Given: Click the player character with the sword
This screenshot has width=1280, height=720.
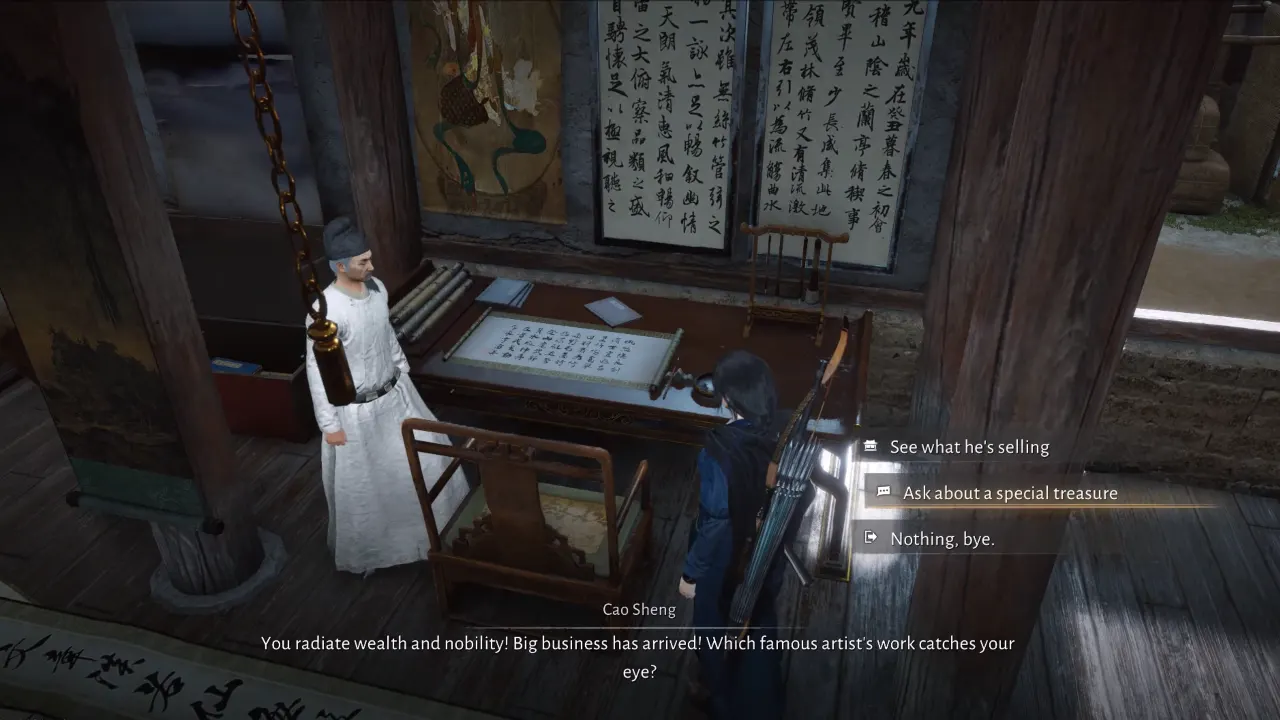Looking at the screenshot, I should 740,470.
